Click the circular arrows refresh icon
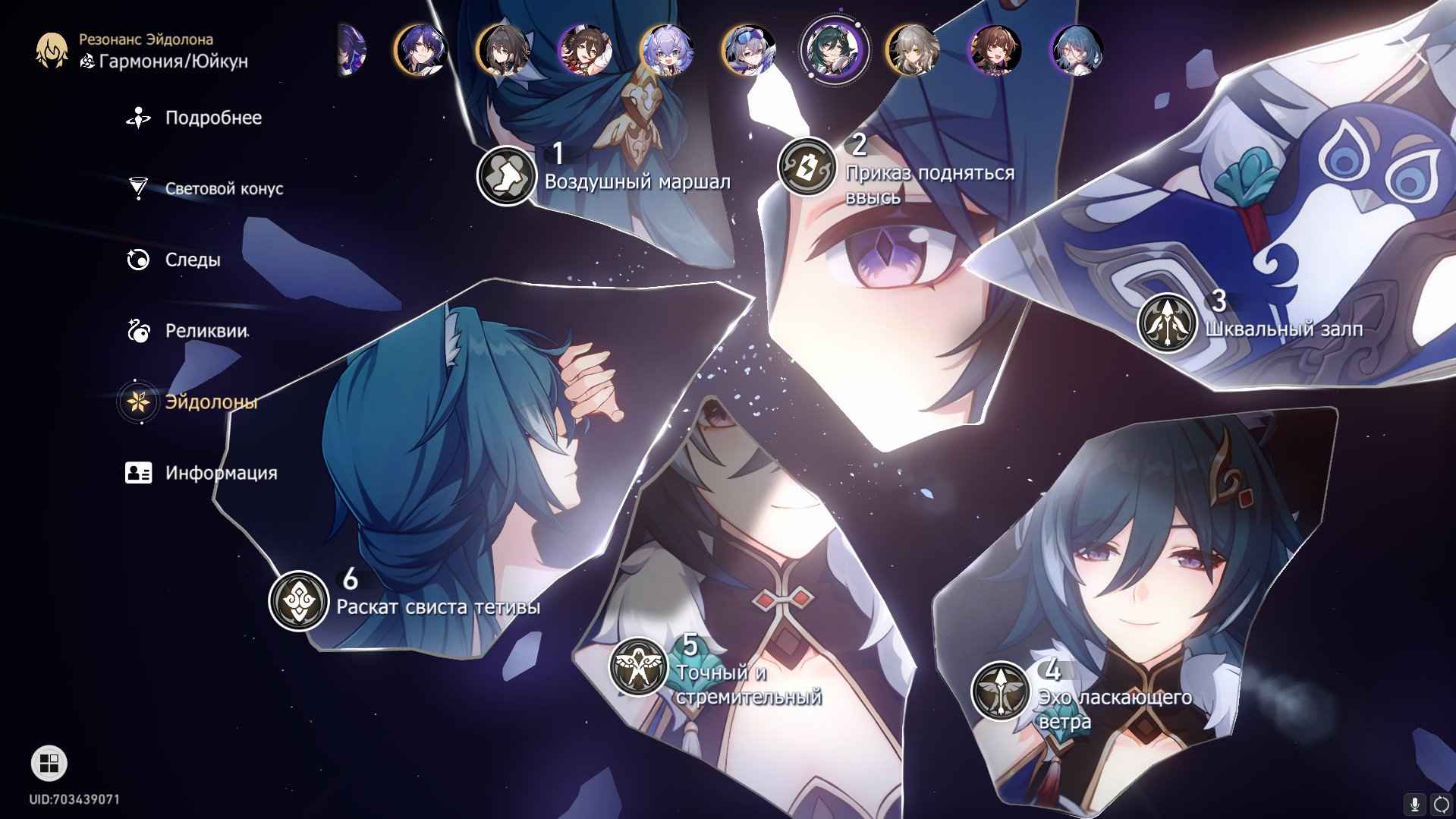 1441,804
